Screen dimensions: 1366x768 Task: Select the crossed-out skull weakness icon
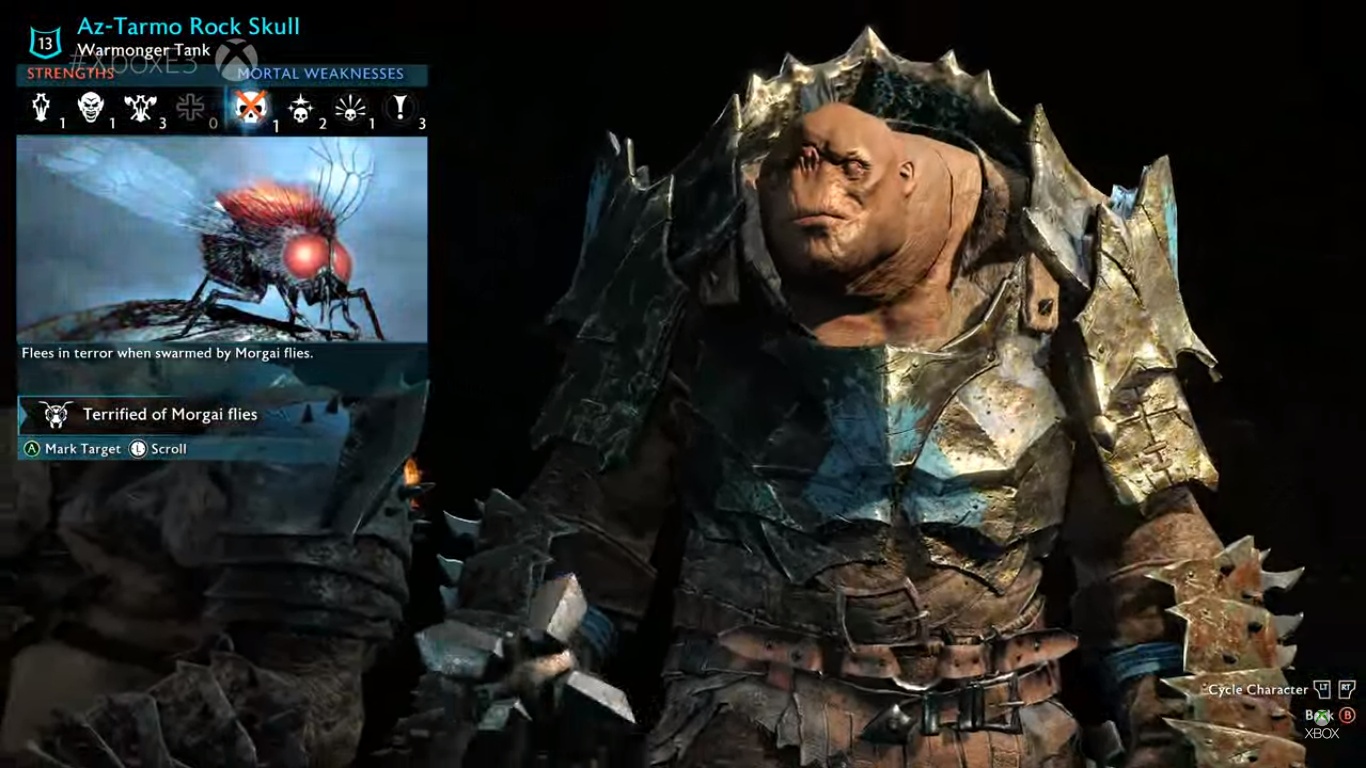tap(249, 107)
